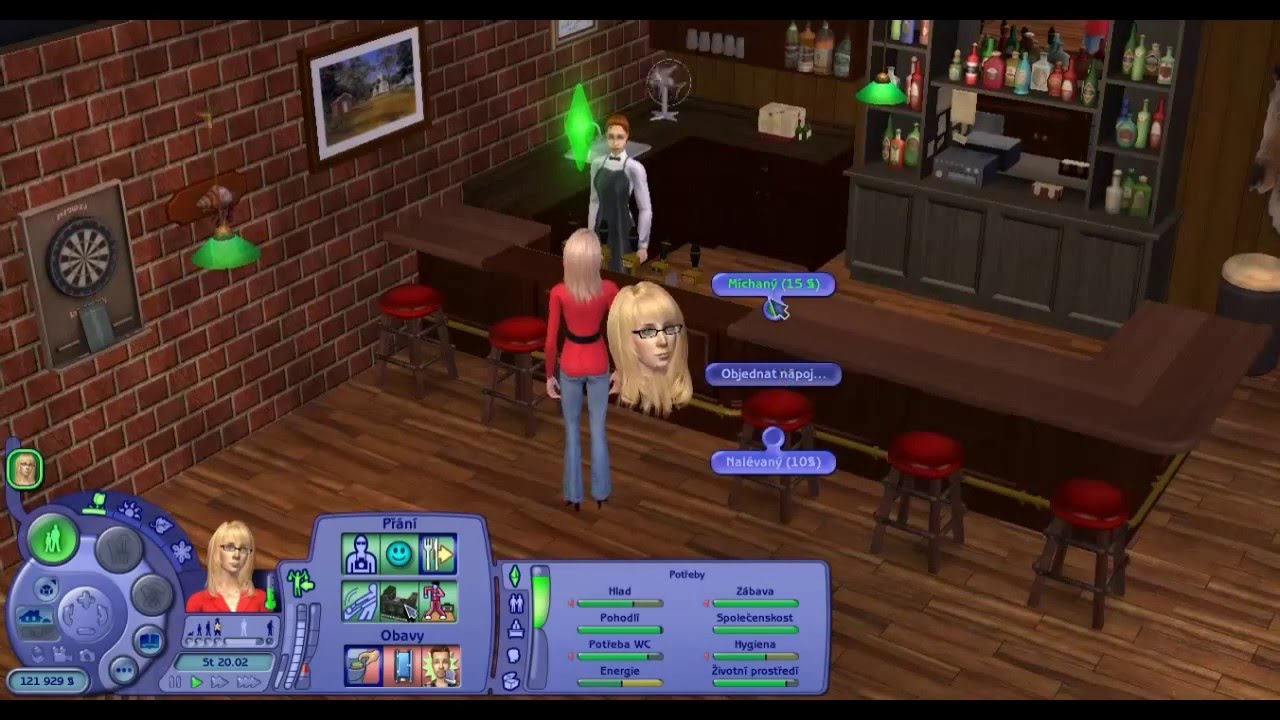The width and height of the screenshot is (1280, 720).
Task: Open the blue storytelling album button
Action: click(151, 641)
